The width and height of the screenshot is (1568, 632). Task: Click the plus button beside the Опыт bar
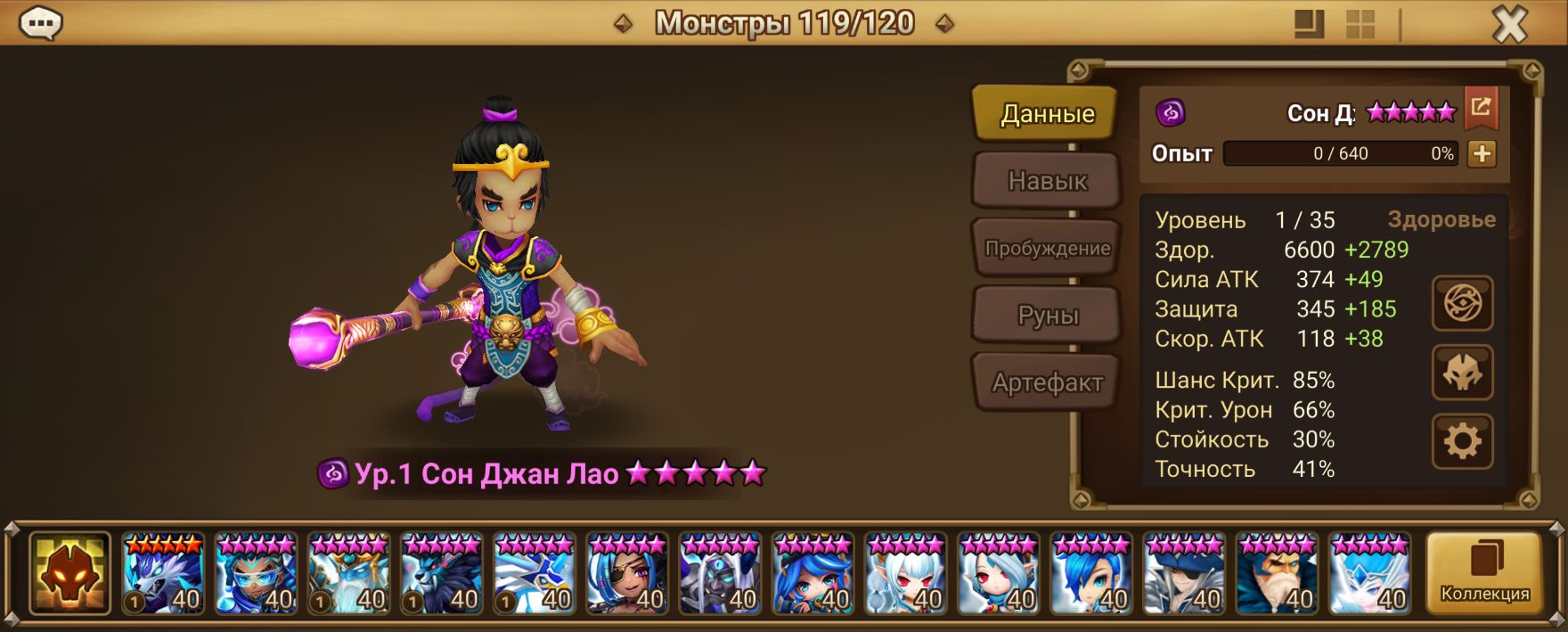click(1482, 153)
